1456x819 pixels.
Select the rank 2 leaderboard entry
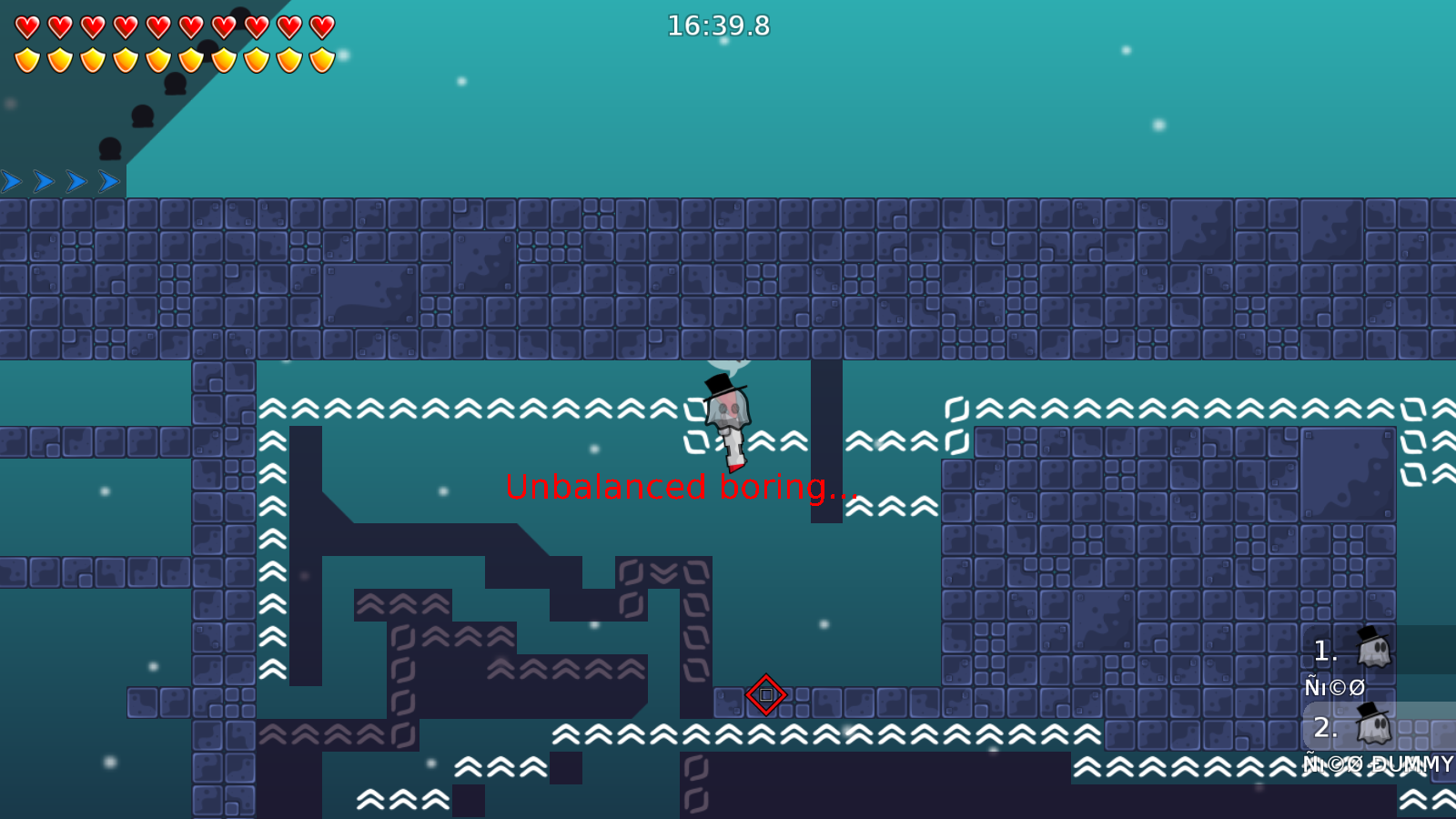pyautogui.click(x=1326, y=727)
